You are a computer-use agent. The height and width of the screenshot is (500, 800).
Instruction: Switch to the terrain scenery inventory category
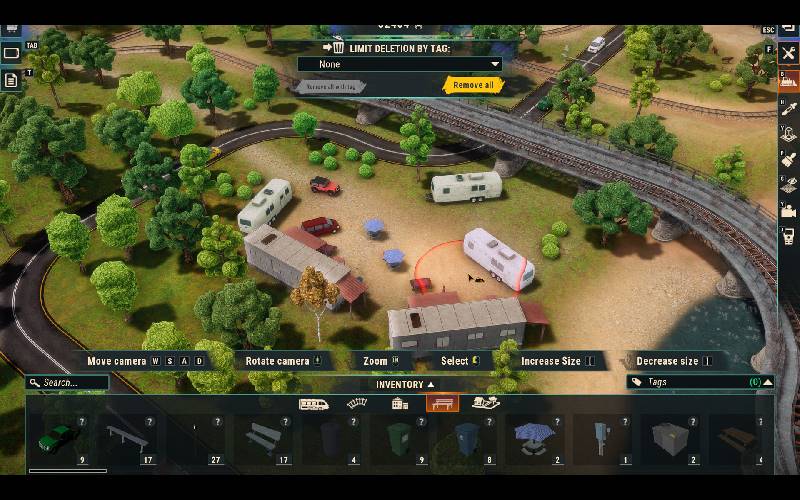point(486,404)
